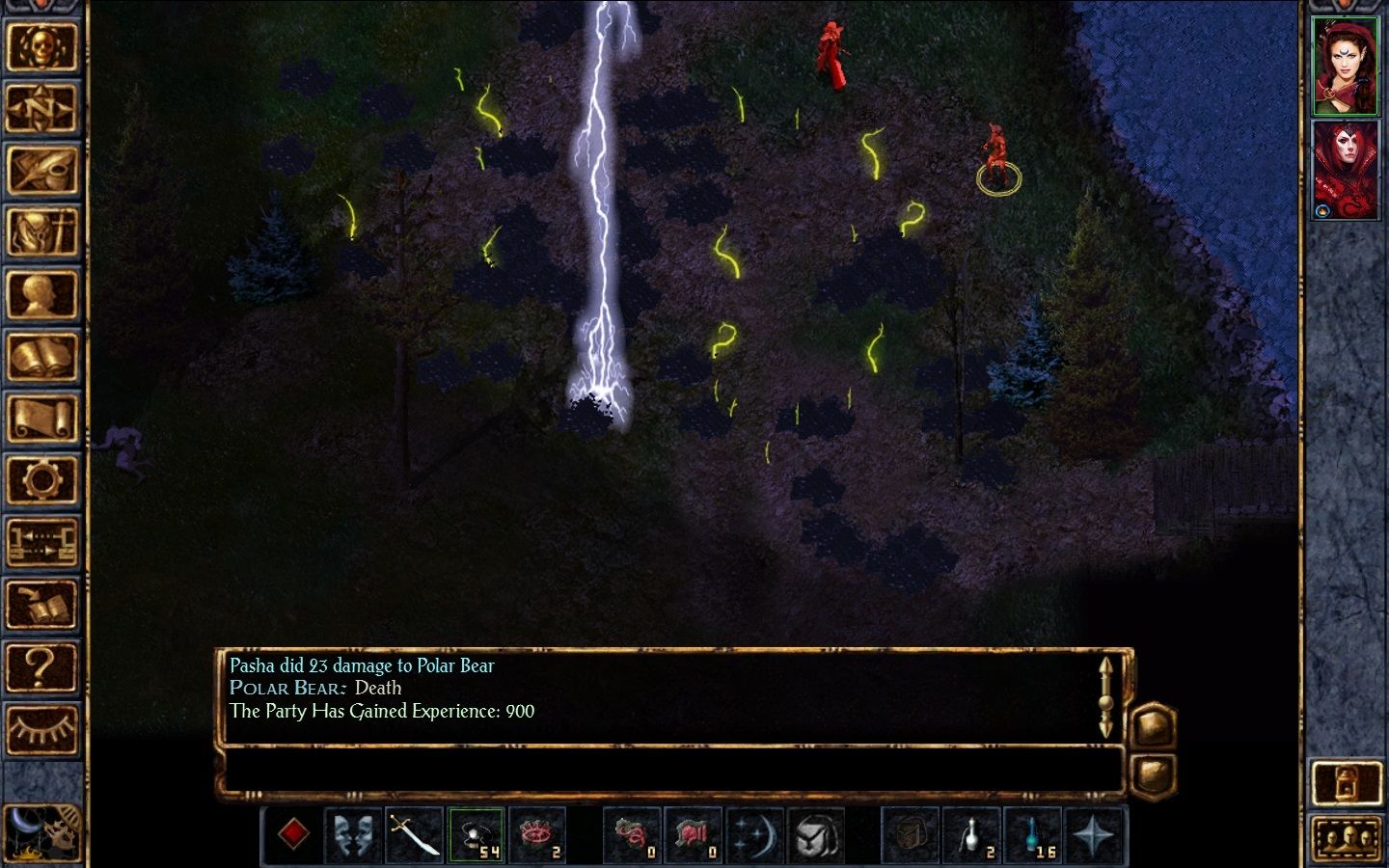Open the inventory screen from the armor icon

[41, 232]
